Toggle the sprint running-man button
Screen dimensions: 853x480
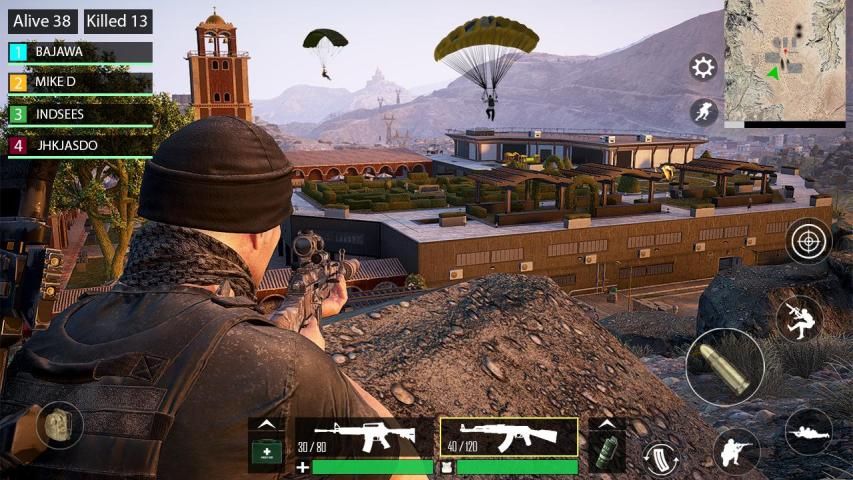click(704, 112)
